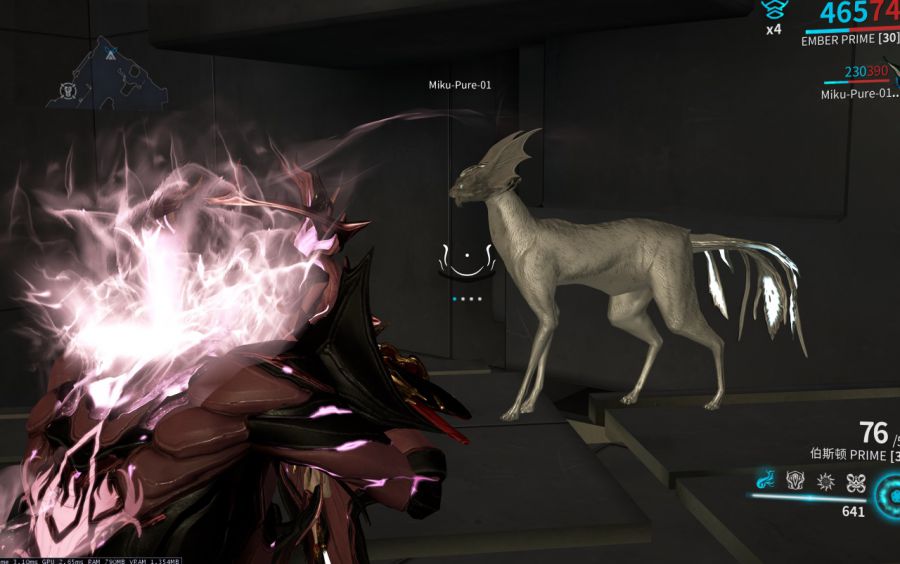Activate the first warframe ability icon

point(765,482)
